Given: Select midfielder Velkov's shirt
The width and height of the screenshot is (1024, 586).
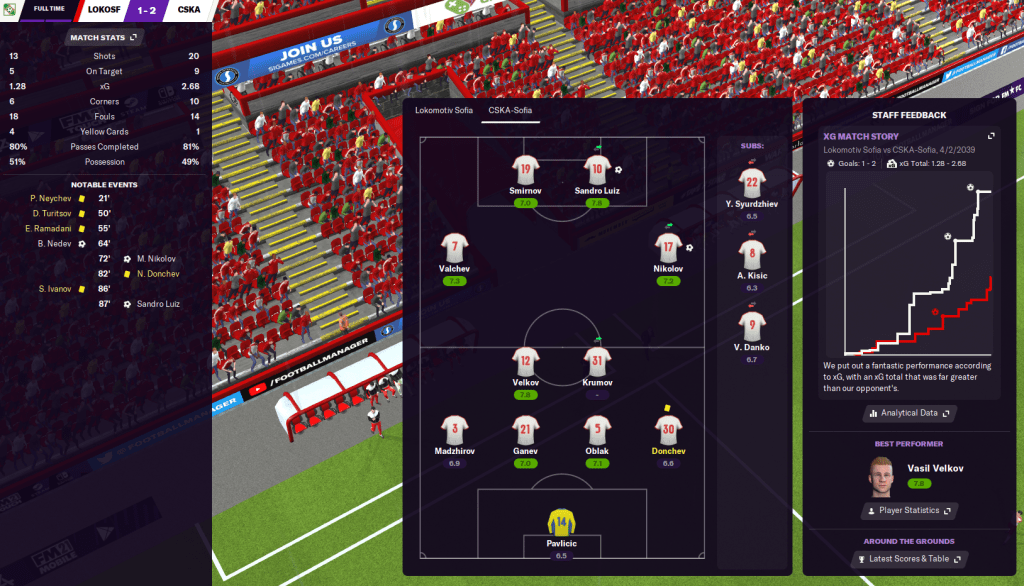Looking at the screenshot, I should click(x=526, y=361).
